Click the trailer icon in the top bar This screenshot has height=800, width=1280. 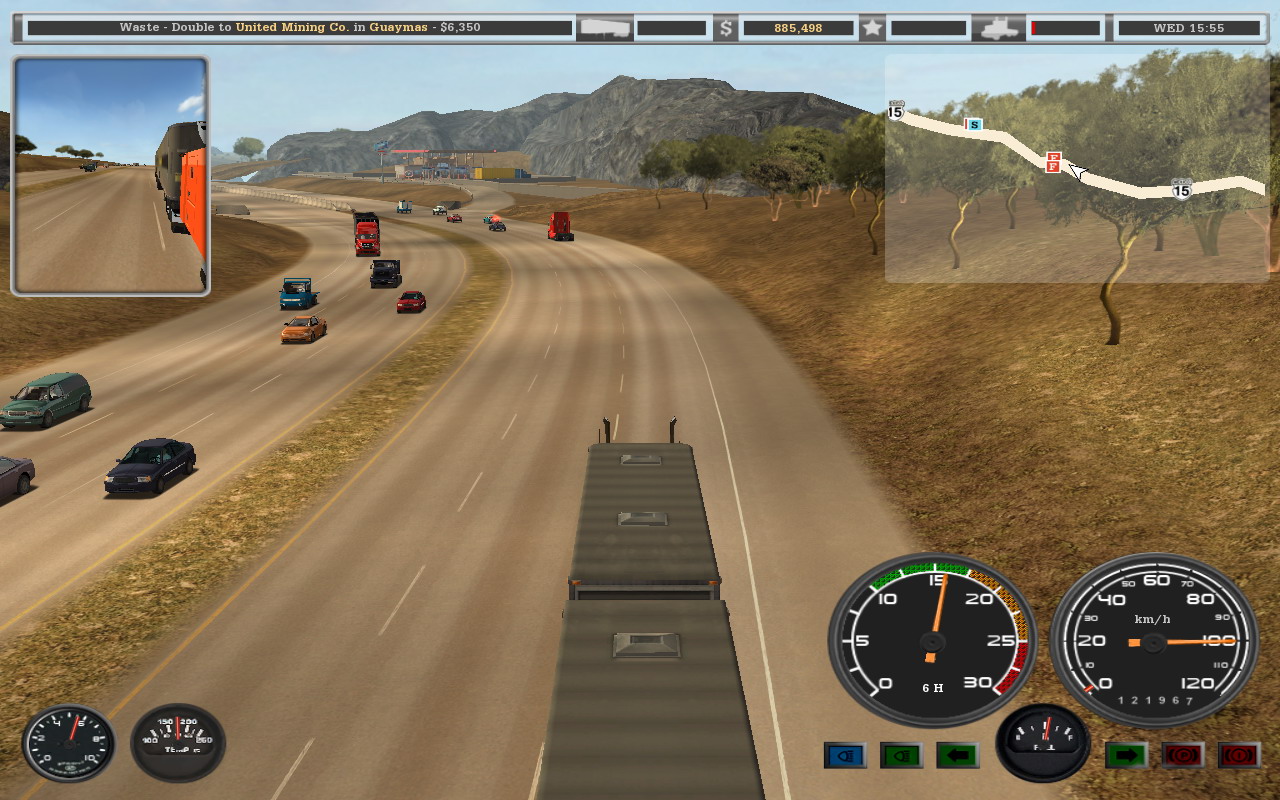coord(604,28)
